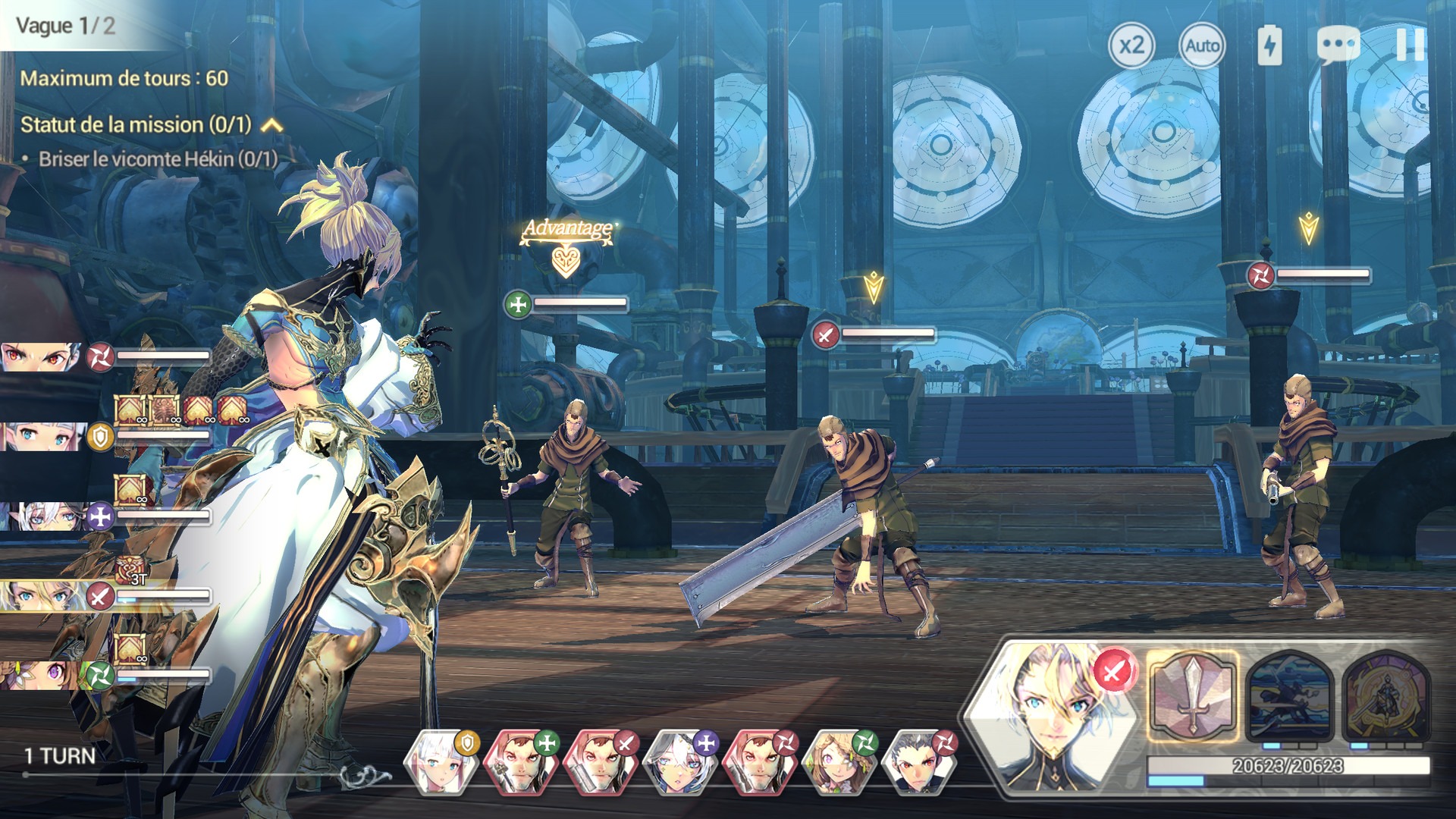Use the basic sword attack skill

click(x=1192, y=696)
